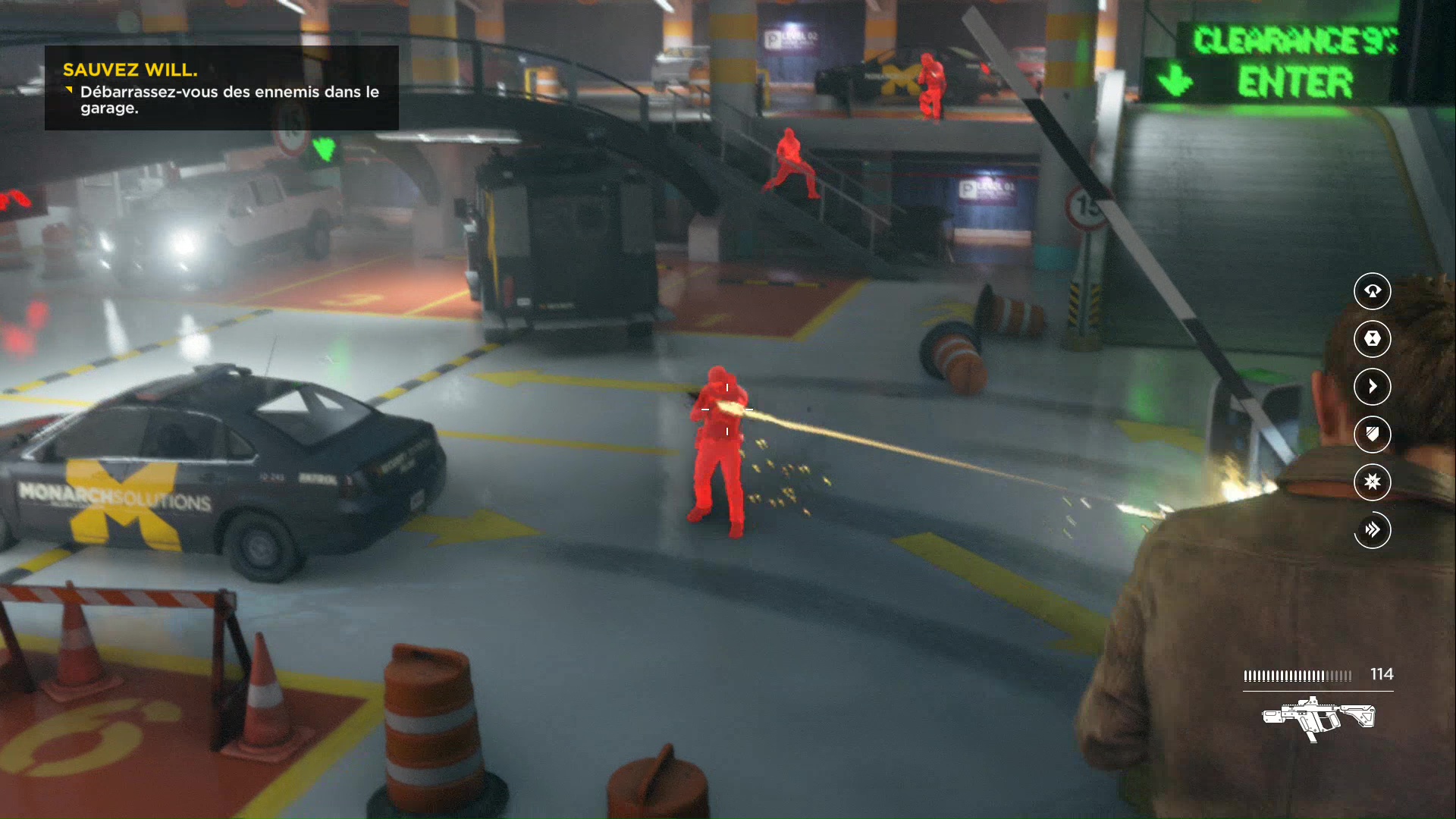Activate the Time Vision eye ability
Image resolution: width=1456 pixels, height=819 pixels.
(1372, 291)
